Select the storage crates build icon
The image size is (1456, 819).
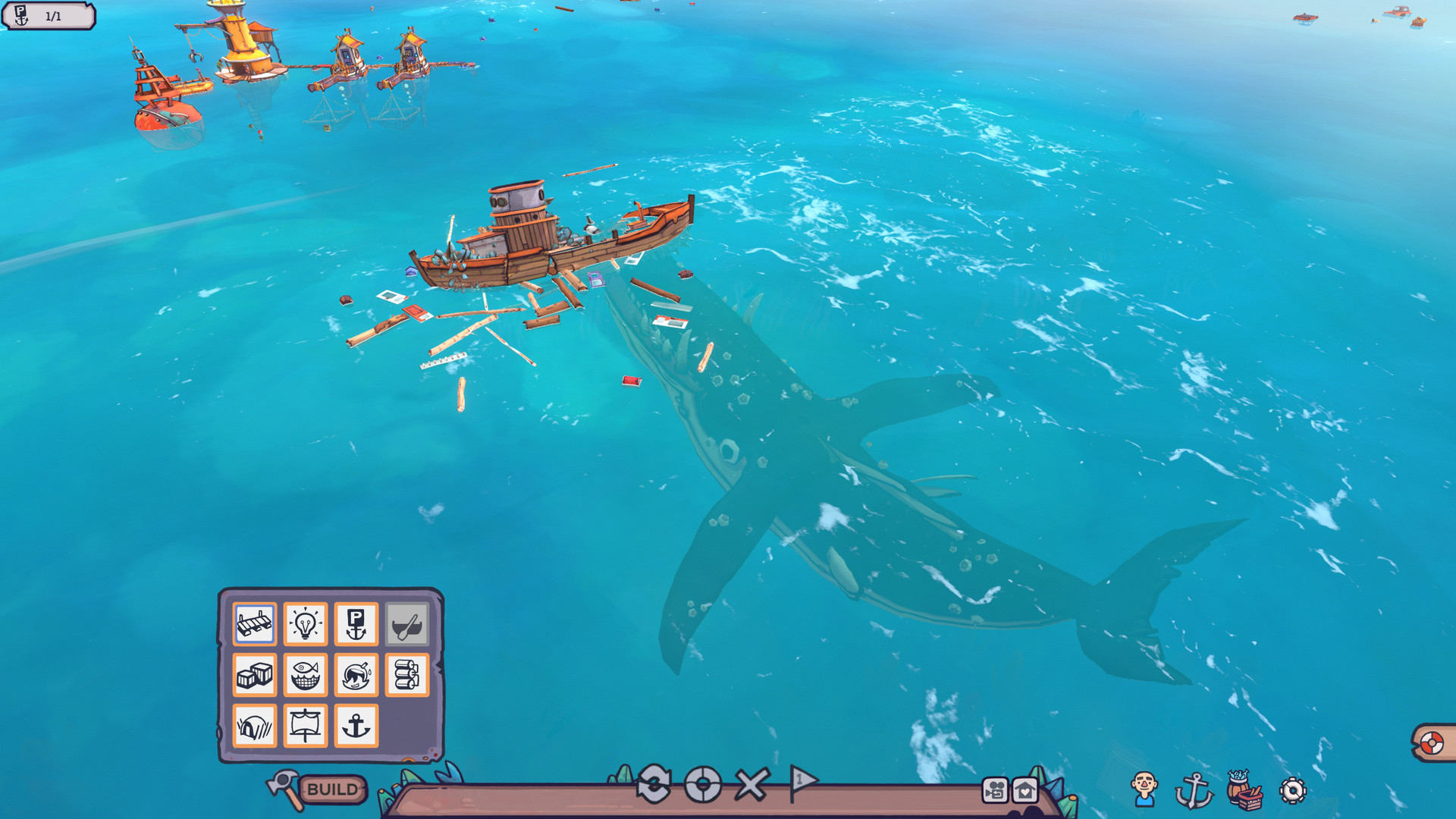click(255, 676)
